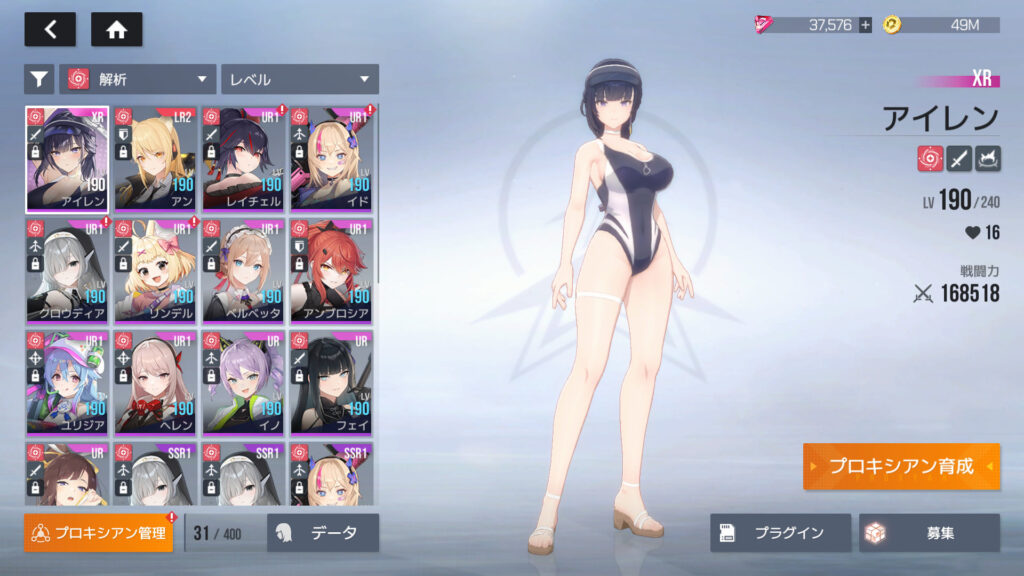This screenshot has height=576, width=1024.
Task: Go back with the arrow button
Action: pos(50,29)
